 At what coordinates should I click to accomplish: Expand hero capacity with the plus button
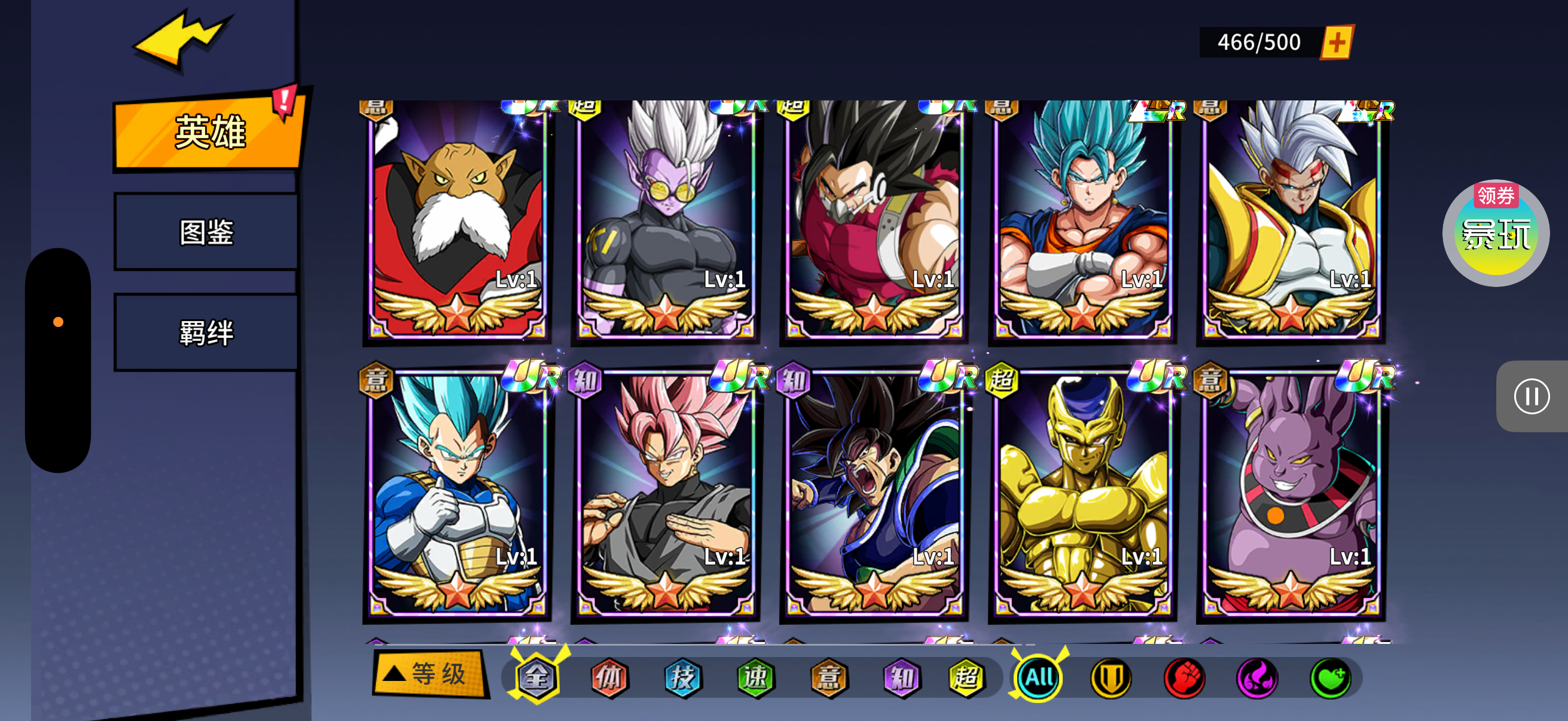(1336, 42)
